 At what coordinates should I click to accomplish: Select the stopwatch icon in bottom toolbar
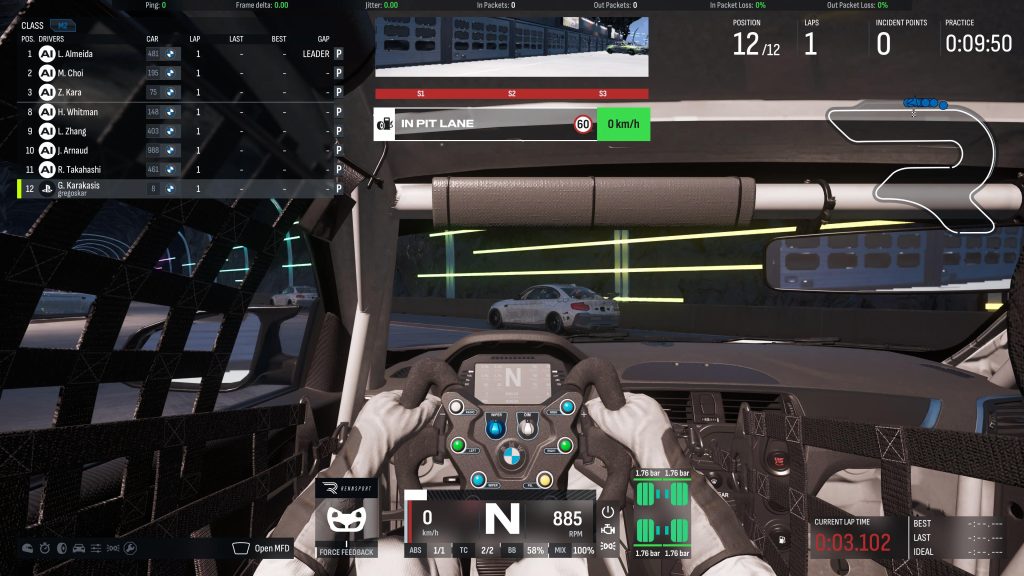point(44,548)
